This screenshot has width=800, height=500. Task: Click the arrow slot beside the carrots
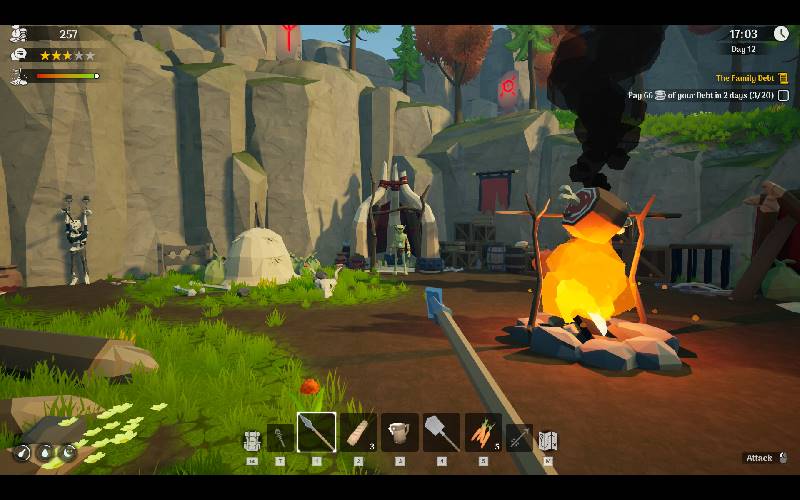pyautogui.click(x=519, y=438)
